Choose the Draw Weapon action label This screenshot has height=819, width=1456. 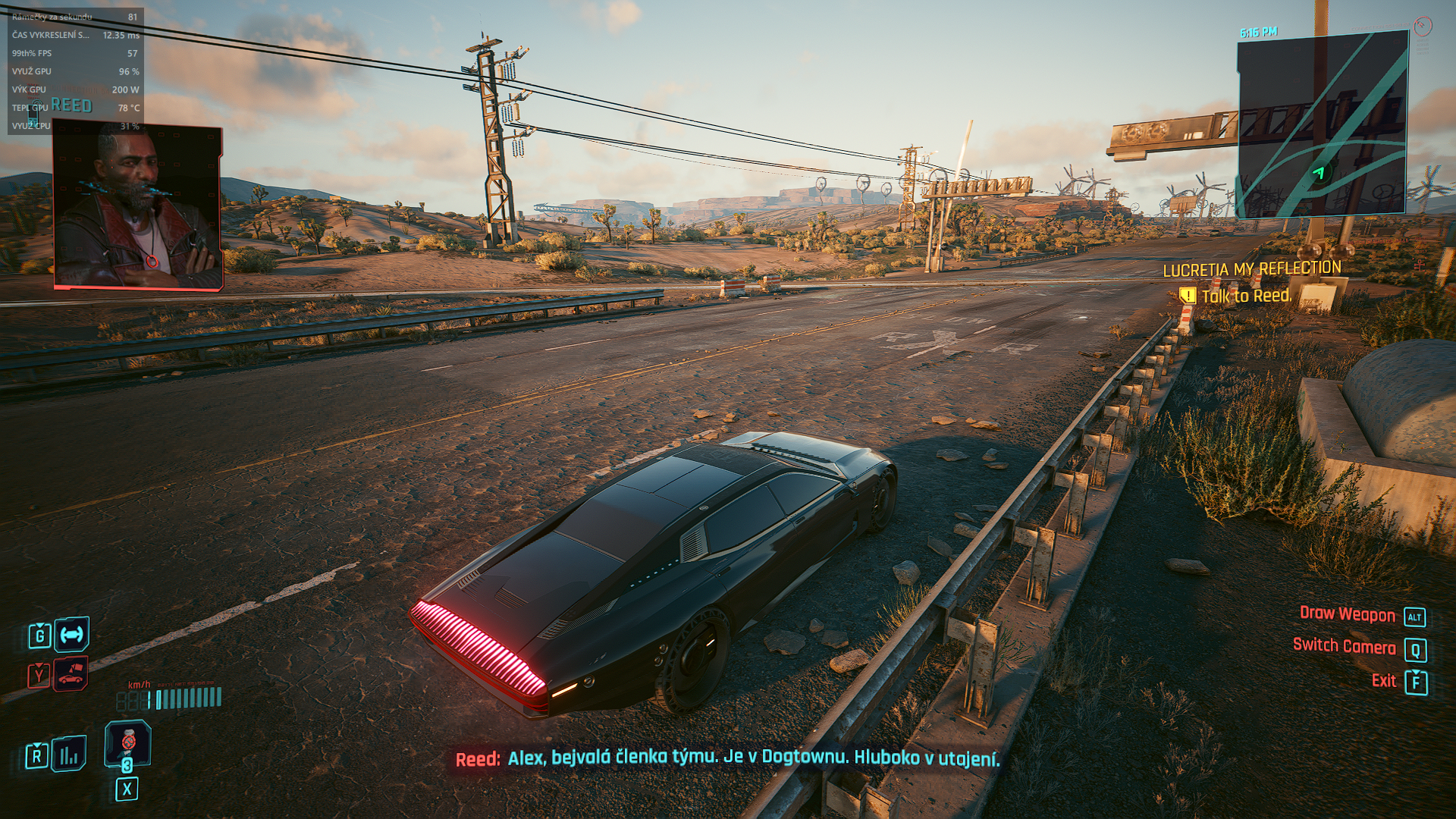tap(1347, 615)
